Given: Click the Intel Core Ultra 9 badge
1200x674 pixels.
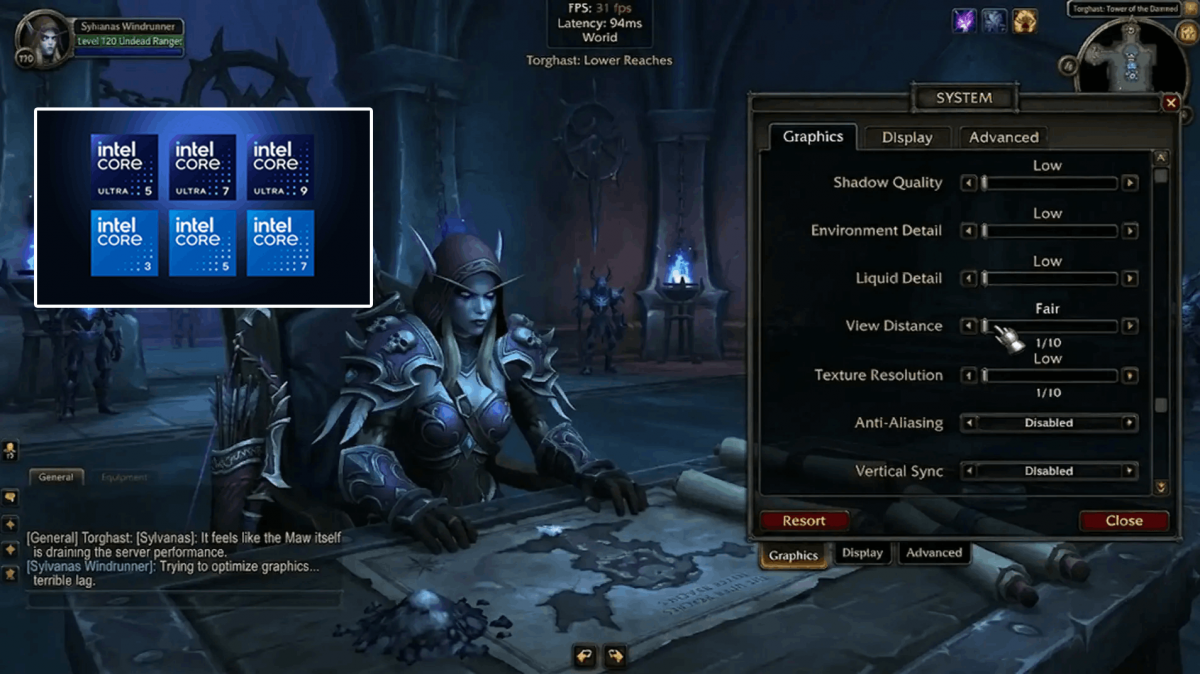Looking at the screenshot, I should pyautogui.click(x=280, y=167).
